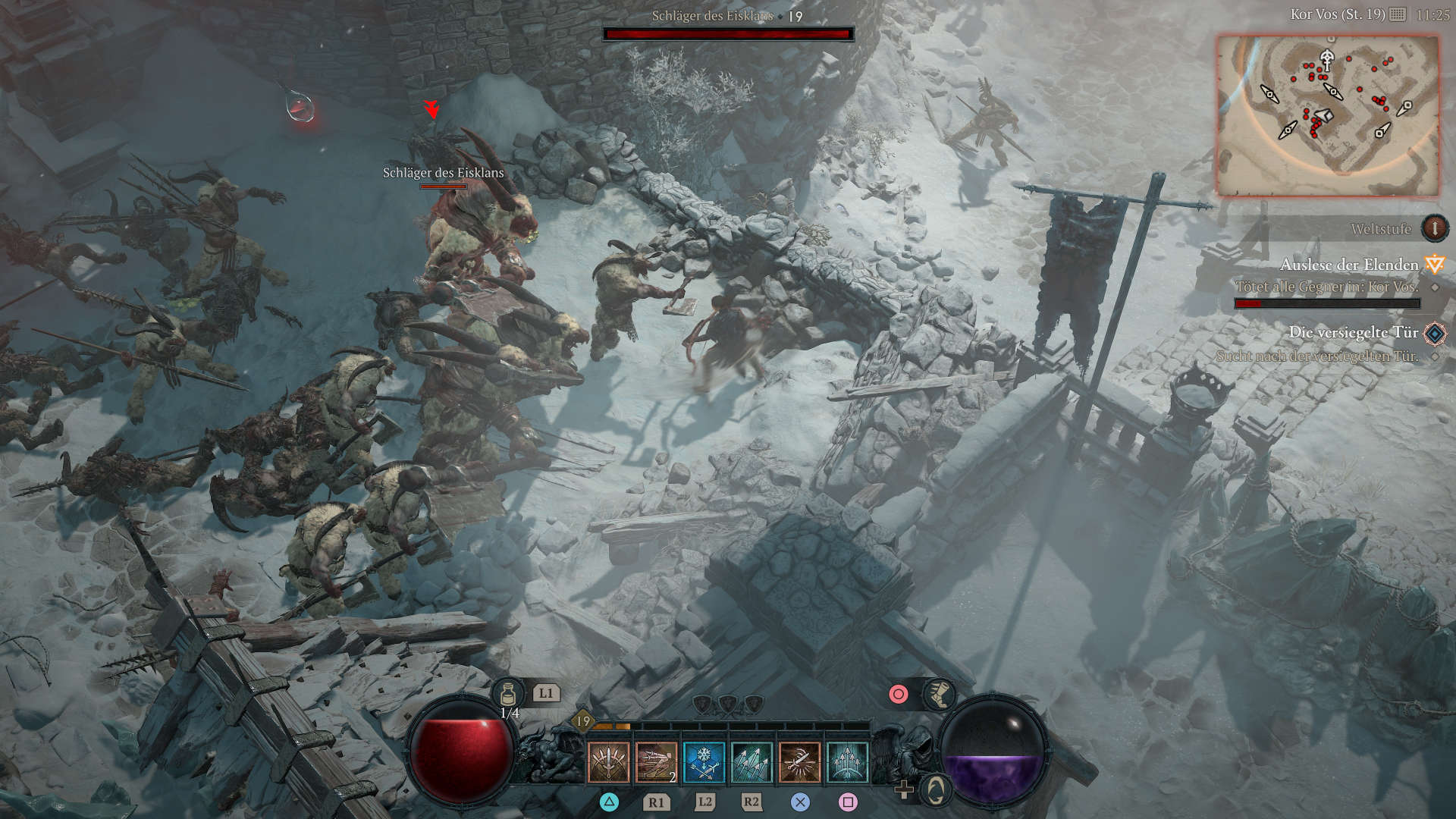Click the swirl emote wheel icon
Viewport: 1456px width, 819px height.
pos(937,790)
